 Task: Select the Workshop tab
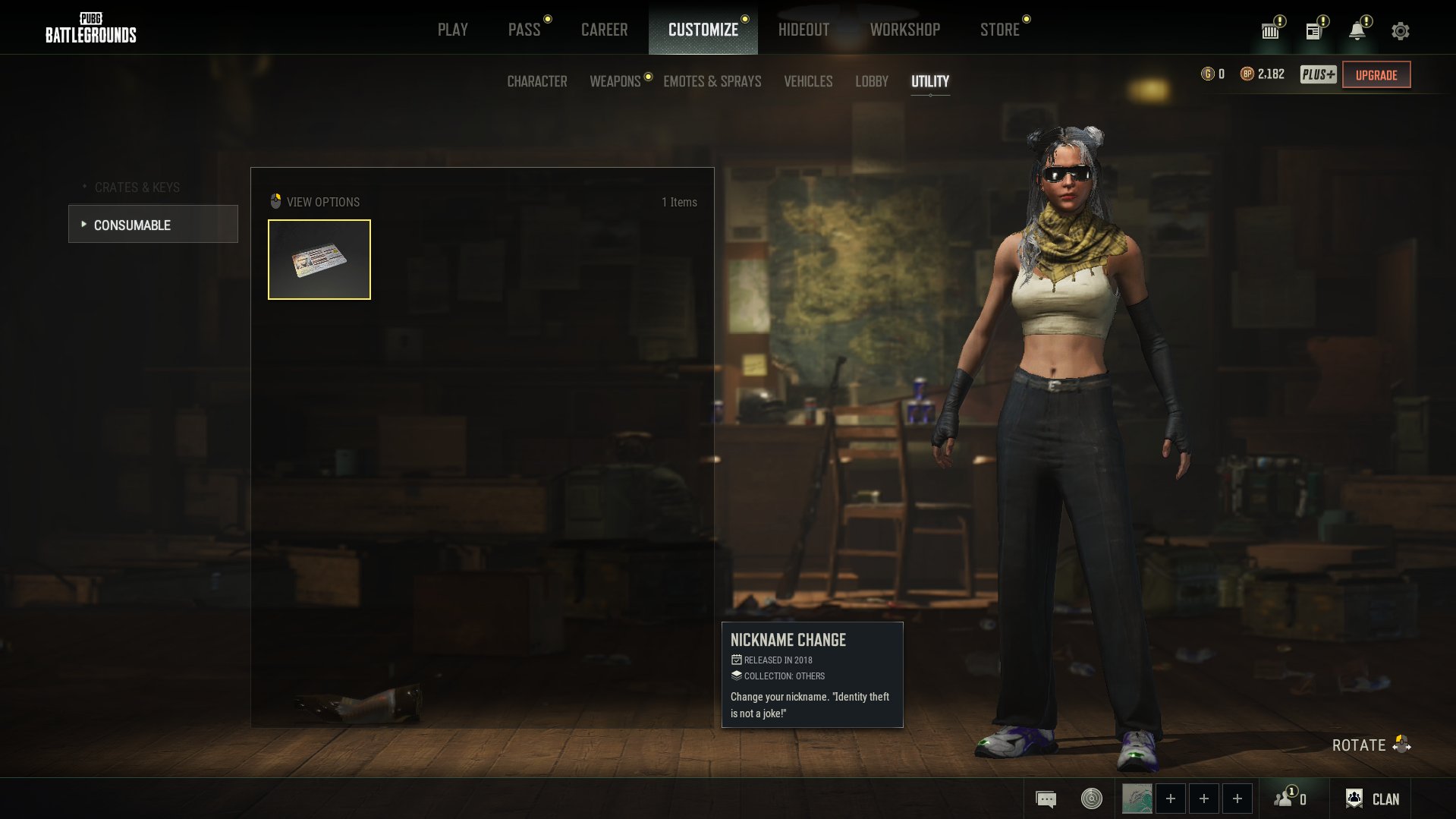[904, 30]
